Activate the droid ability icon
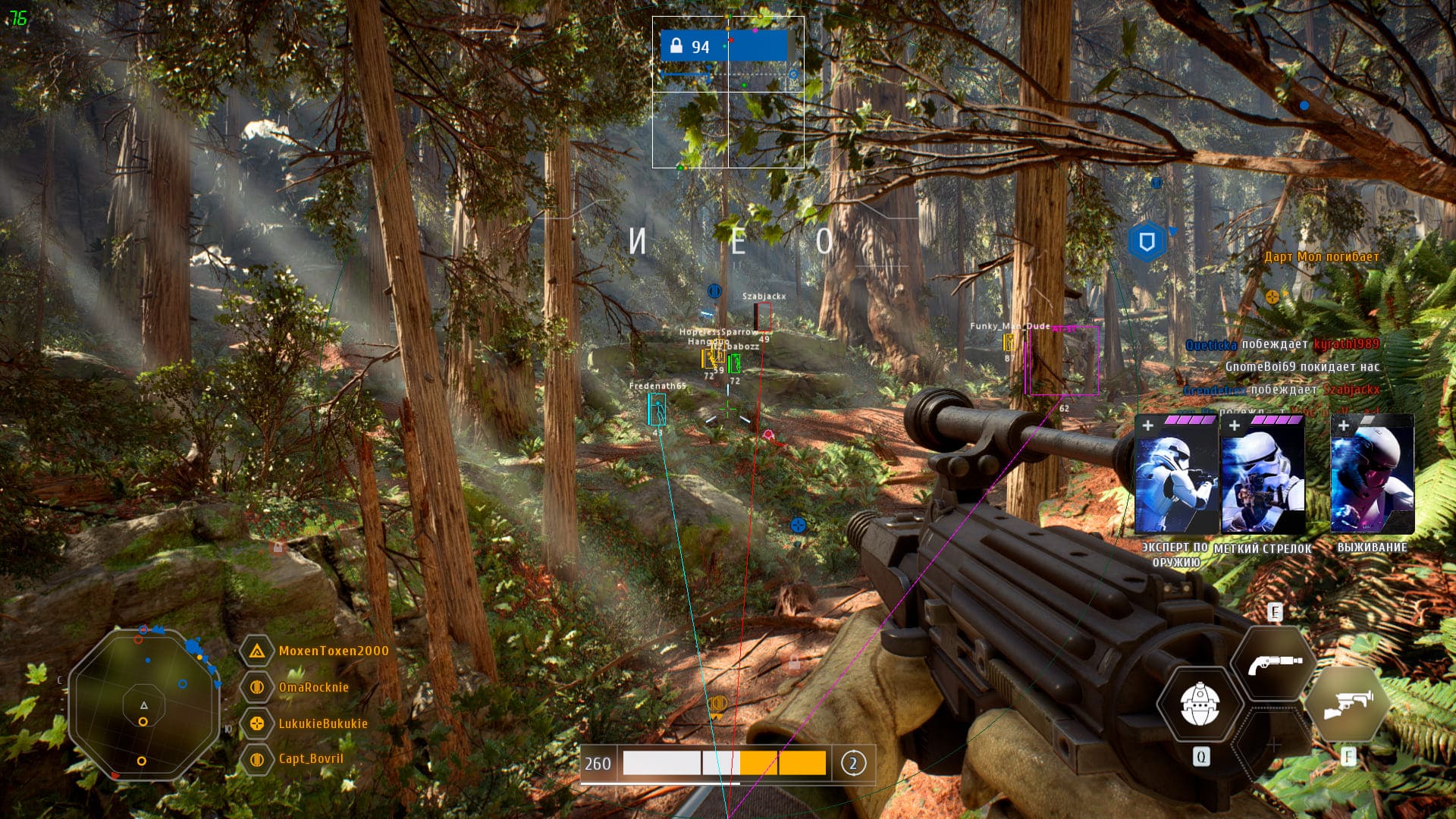The width and height of the screenshot is (1456, 819). pos(1200,705)
